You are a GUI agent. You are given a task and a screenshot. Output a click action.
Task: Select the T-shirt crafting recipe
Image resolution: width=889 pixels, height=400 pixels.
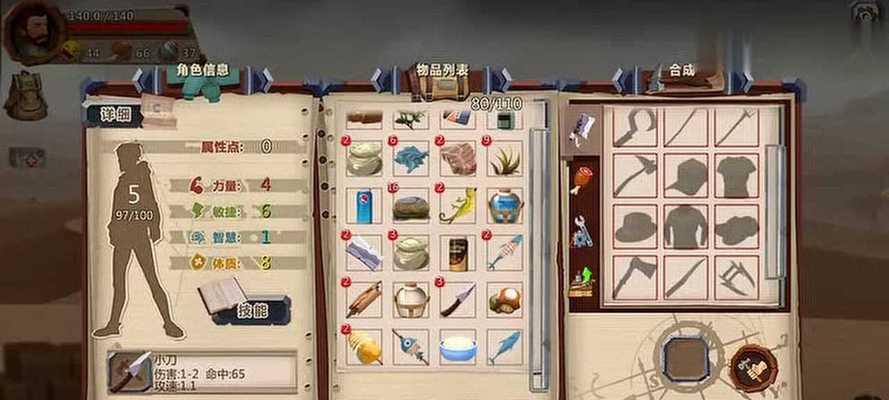point(737,177)
